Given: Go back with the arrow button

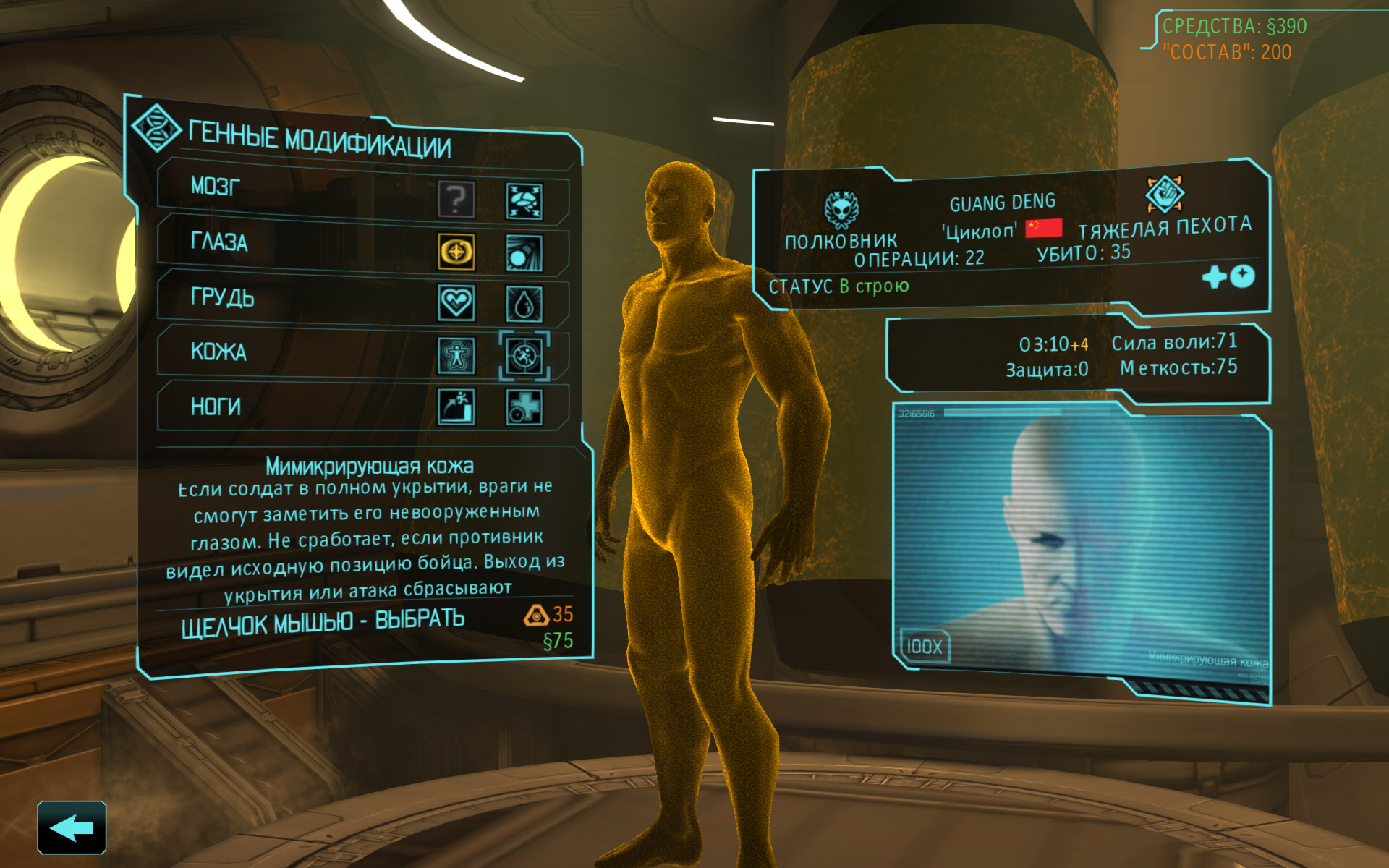Looking at the screenshot, I should 72,827.
